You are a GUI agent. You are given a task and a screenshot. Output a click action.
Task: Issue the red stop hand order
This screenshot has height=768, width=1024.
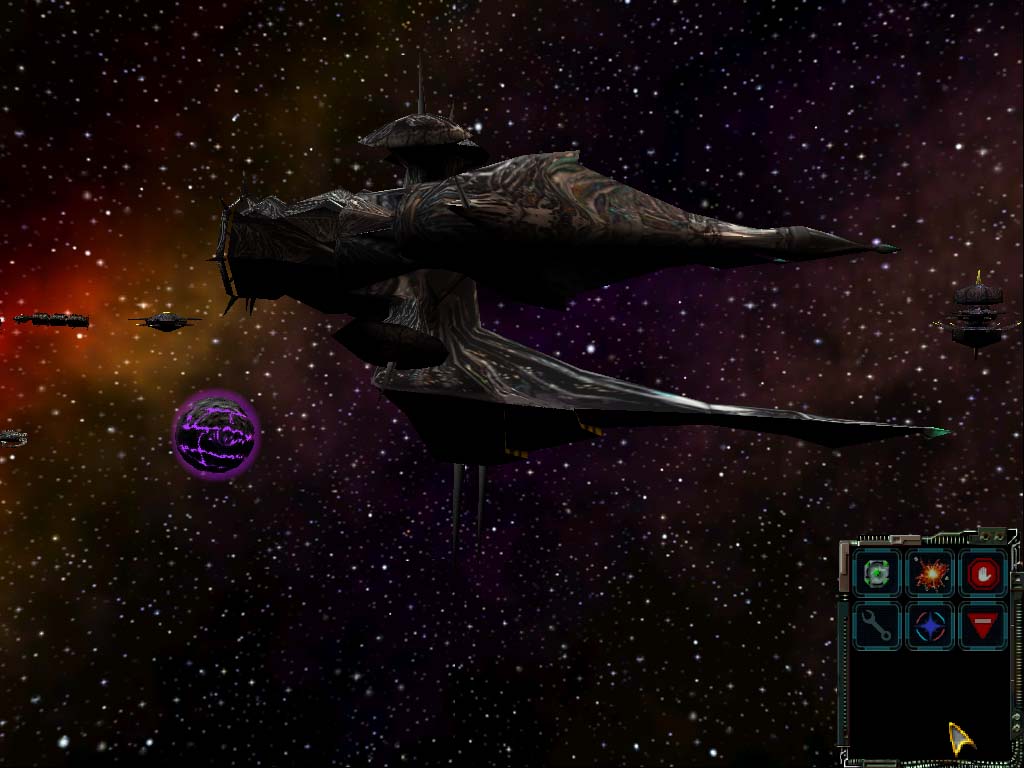tap(984, 574)
